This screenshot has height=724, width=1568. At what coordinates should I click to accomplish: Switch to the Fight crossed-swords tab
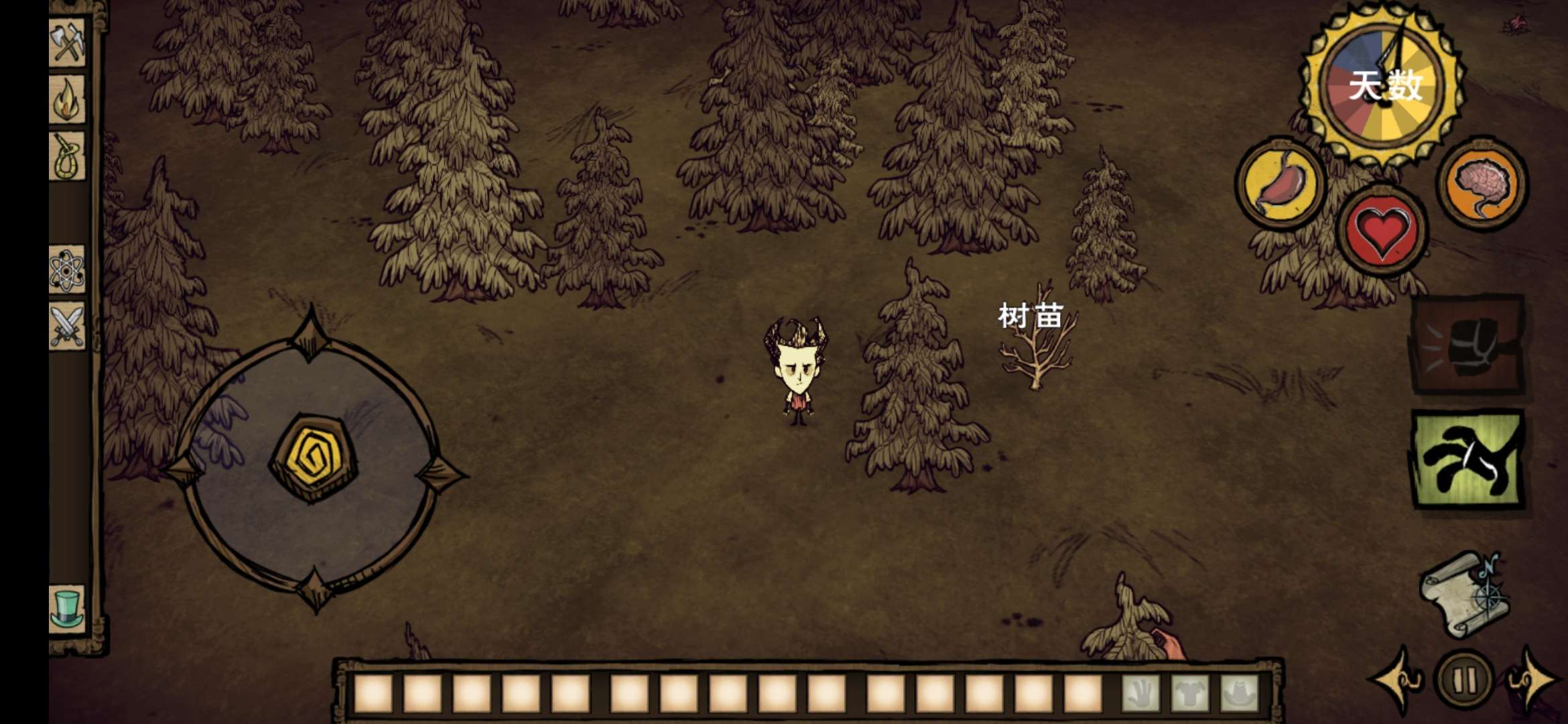click(67, 326)
